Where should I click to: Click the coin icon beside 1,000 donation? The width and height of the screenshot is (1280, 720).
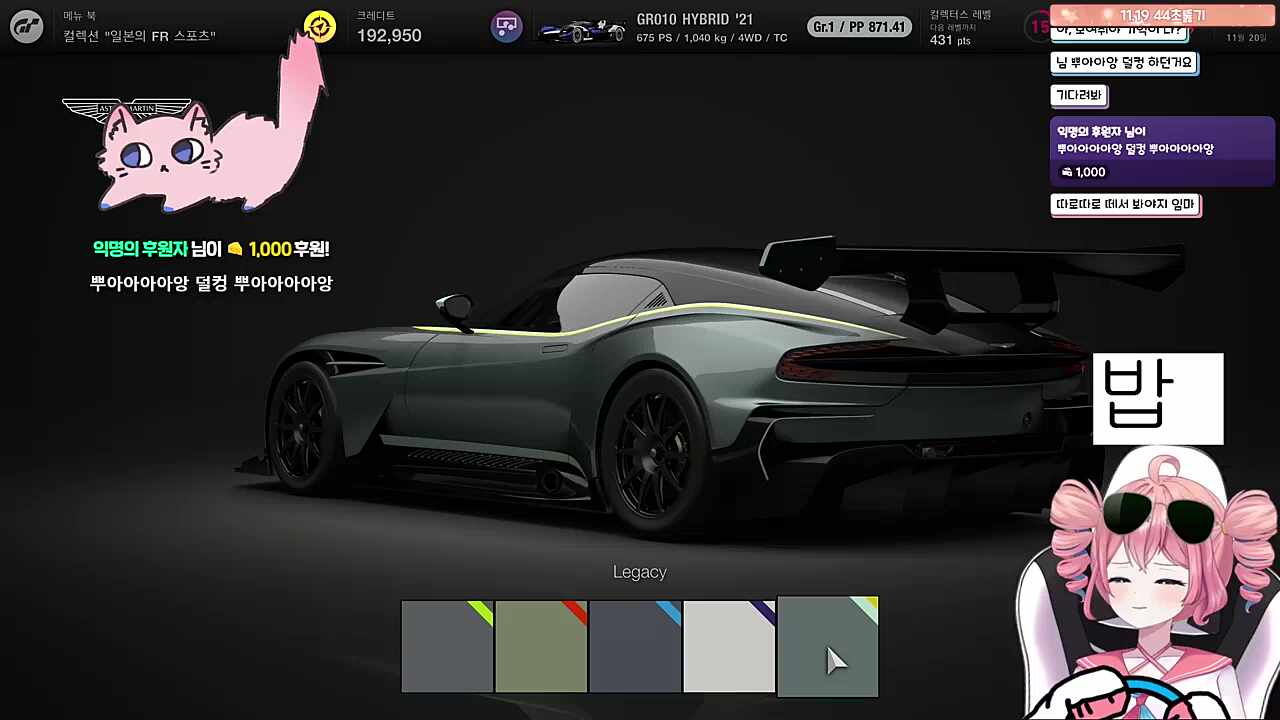coord(1066,172)
